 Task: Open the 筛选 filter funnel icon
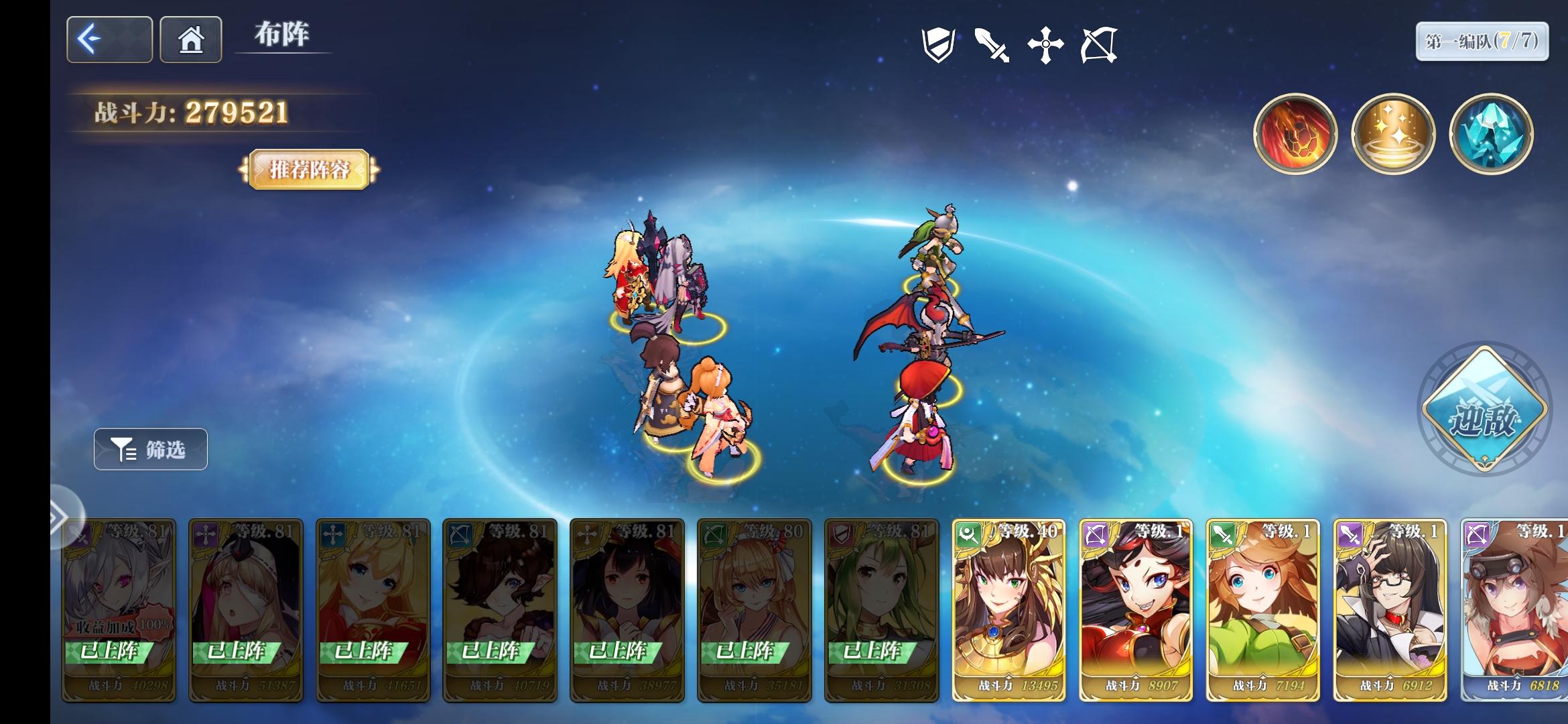tap(149, 449)
